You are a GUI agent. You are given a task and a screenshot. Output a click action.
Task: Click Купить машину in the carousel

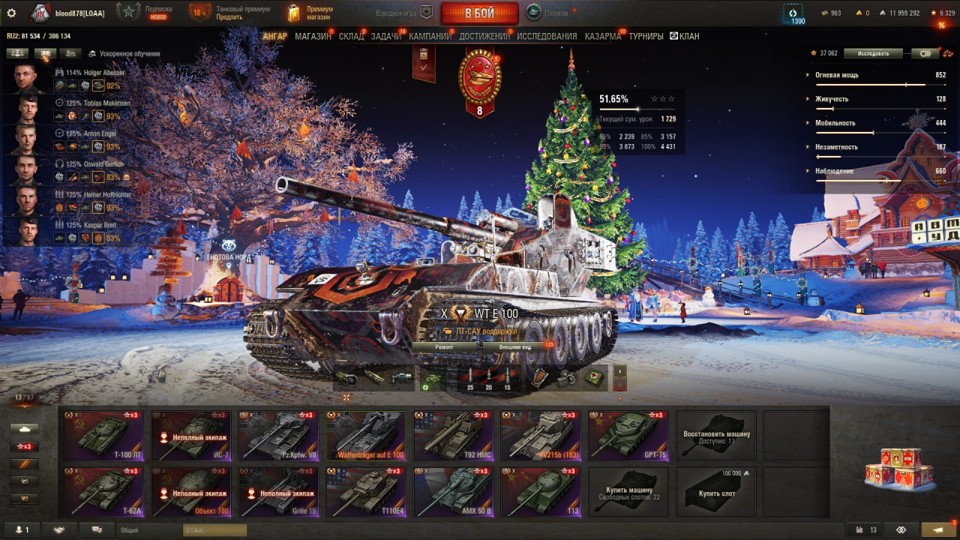pos(628,491)
